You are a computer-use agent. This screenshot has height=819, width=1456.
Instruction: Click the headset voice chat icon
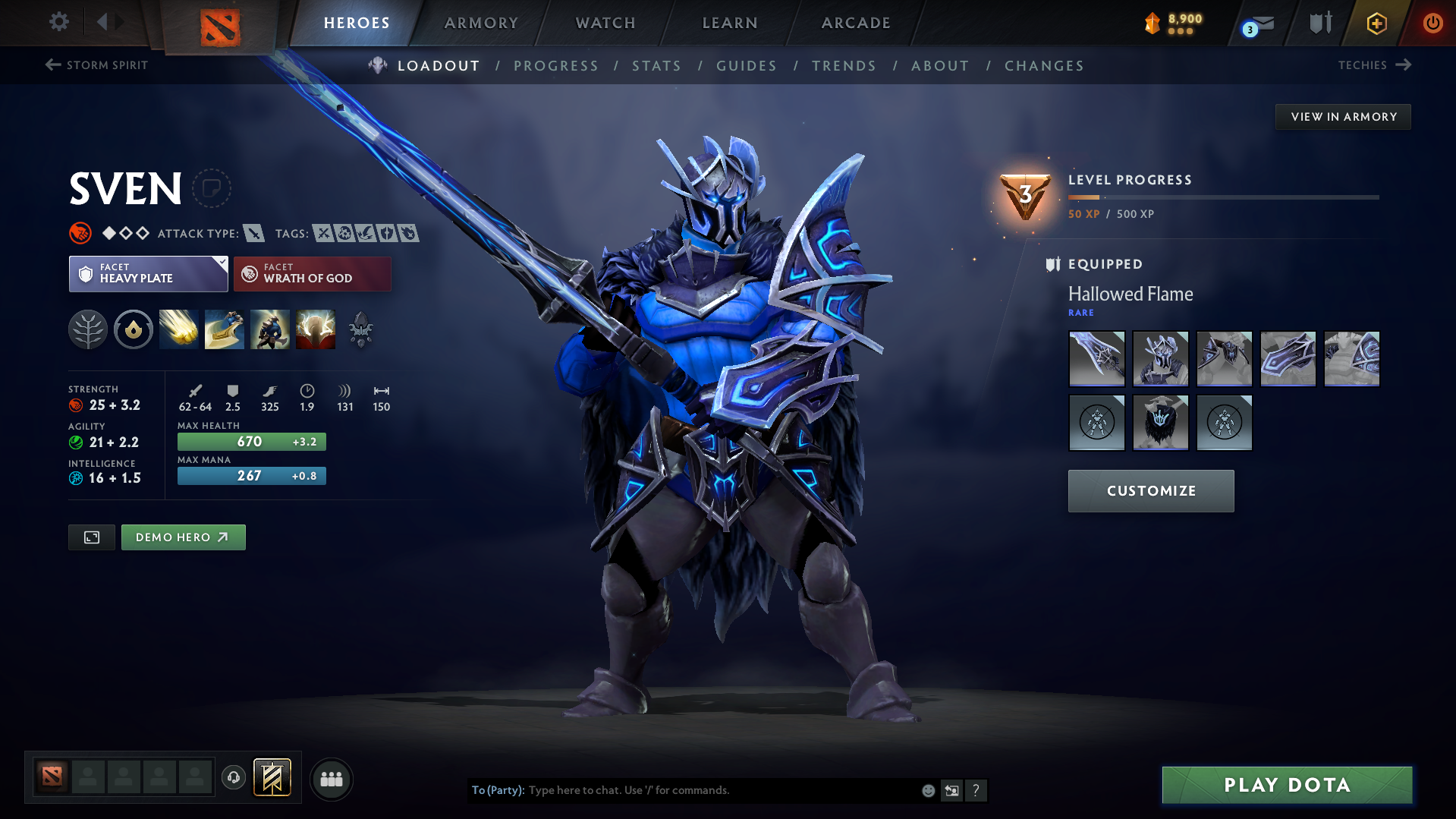coord(233,778)
